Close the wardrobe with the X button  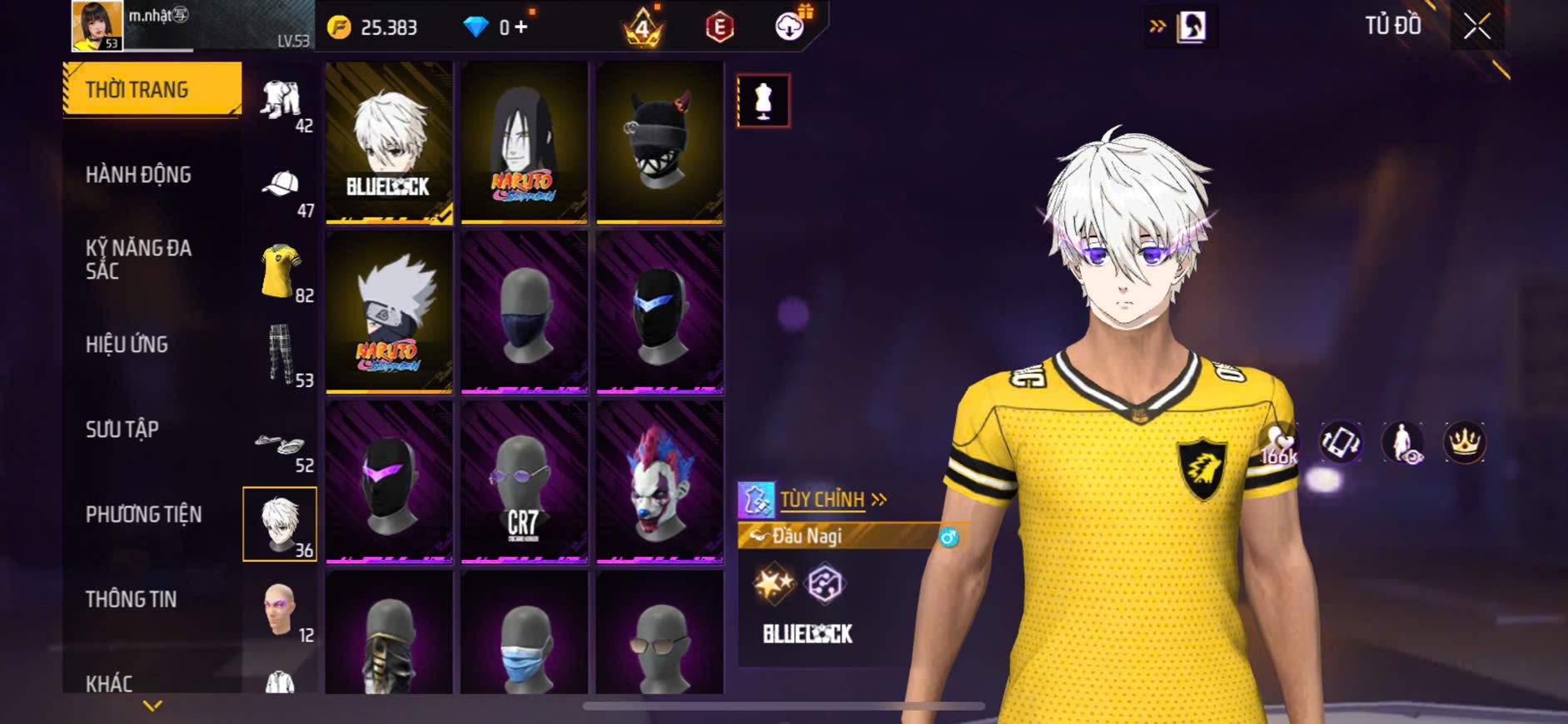tap(1476, 27)
